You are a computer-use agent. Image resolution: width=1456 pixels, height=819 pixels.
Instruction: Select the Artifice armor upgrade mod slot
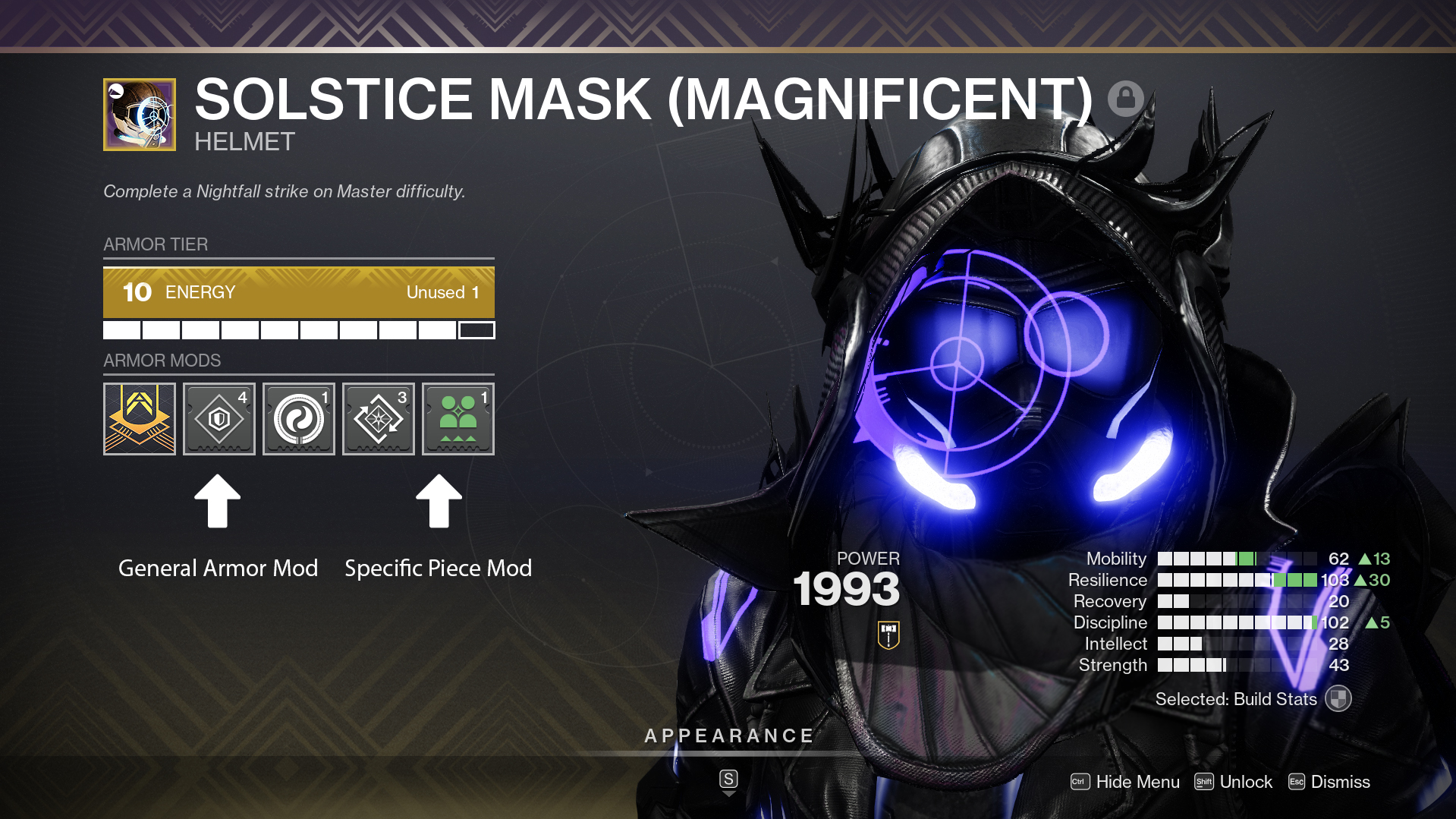[140, 419]
